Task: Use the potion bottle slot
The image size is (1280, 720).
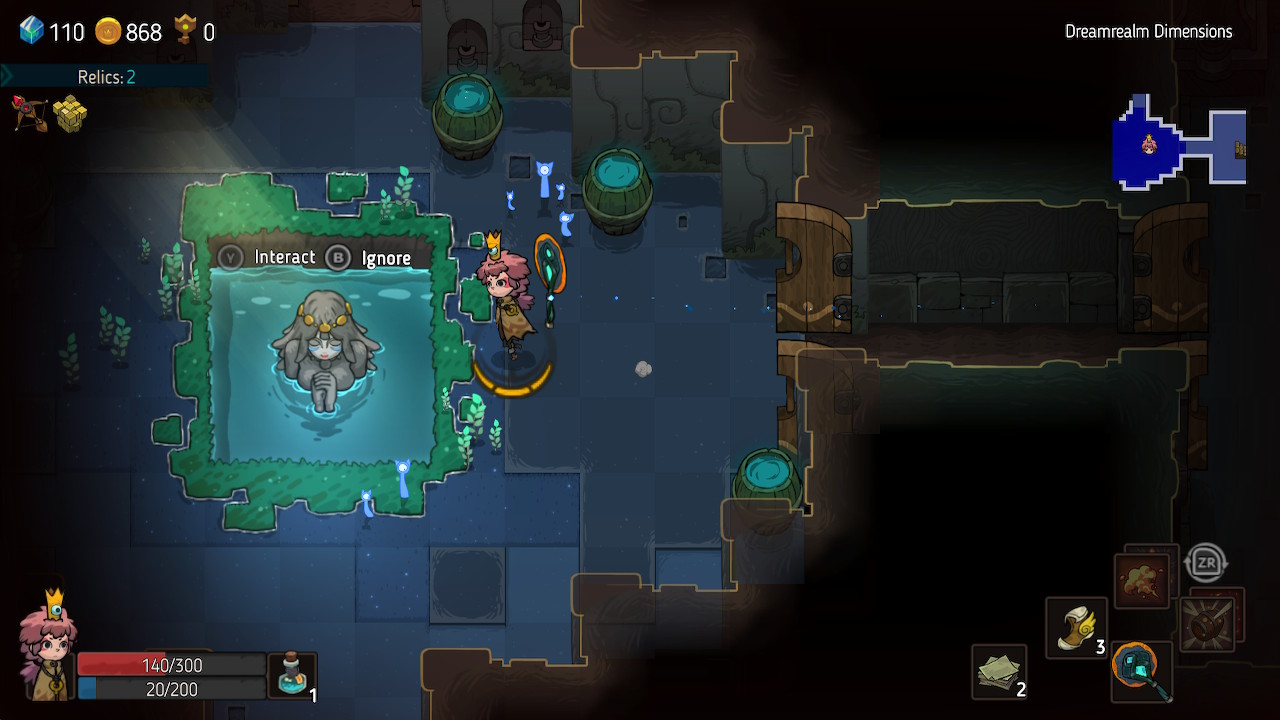Action: tap(292, 675)
